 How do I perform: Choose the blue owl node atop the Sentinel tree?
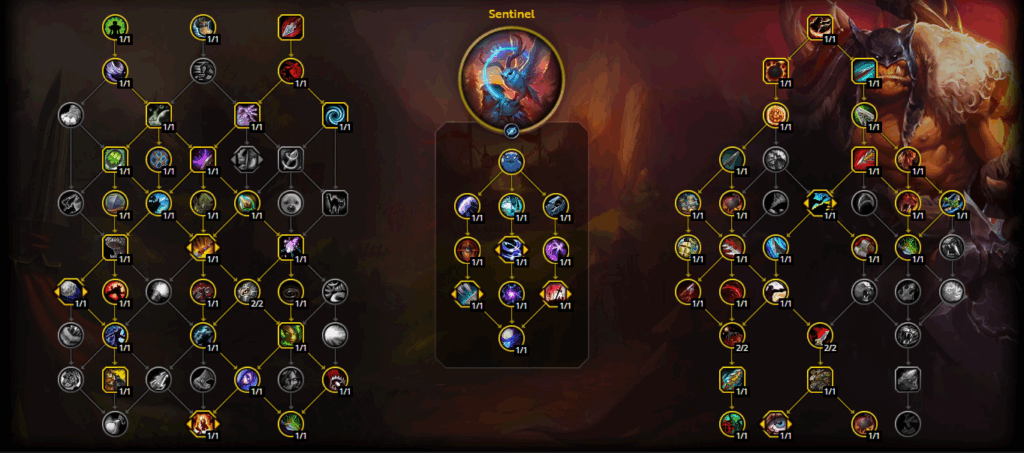pyautogui.click(x=511, y=162)
